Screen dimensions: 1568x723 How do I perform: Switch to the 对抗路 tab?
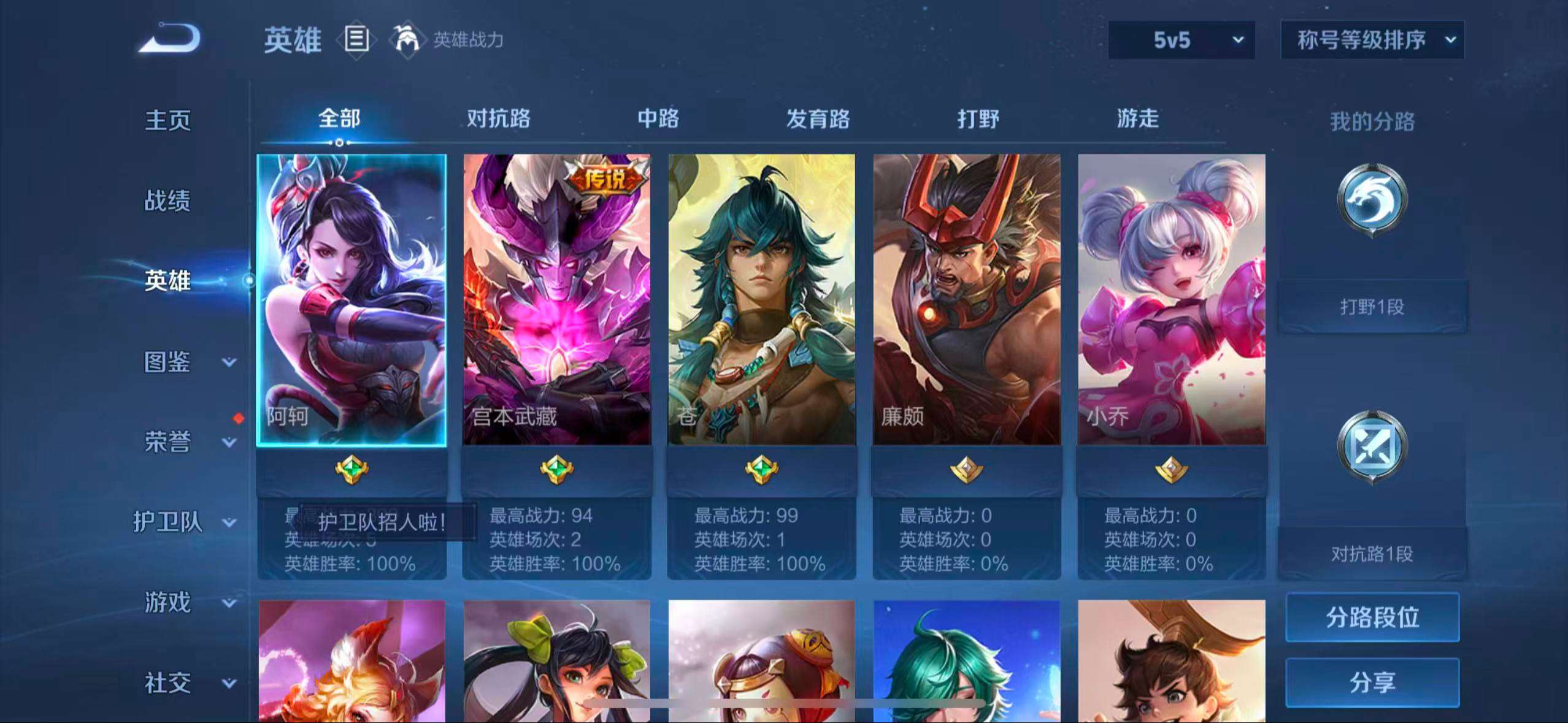(499, 119)
